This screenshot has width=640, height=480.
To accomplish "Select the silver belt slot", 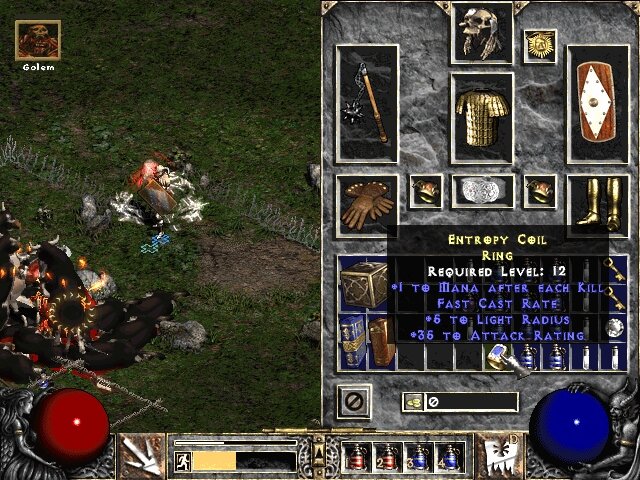I will [482, 189].
